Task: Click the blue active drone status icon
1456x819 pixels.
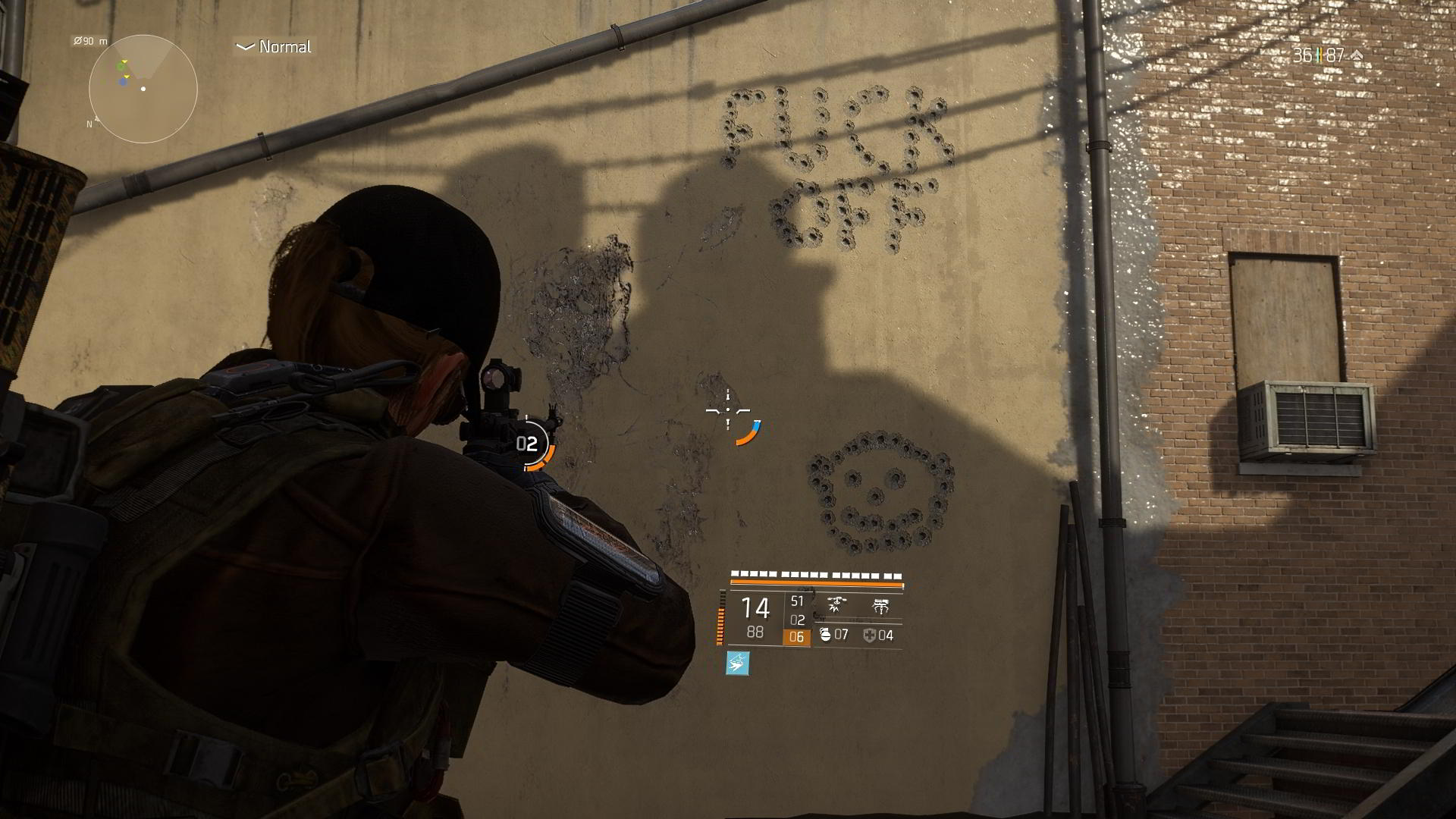Action: pos(737,664)
